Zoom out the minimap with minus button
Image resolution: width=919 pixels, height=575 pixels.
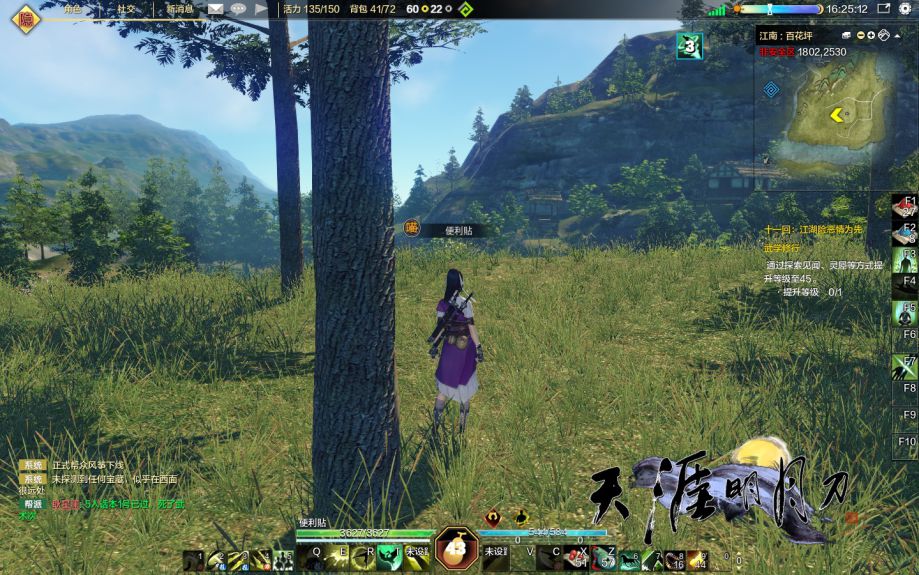[x=860, y=35]
